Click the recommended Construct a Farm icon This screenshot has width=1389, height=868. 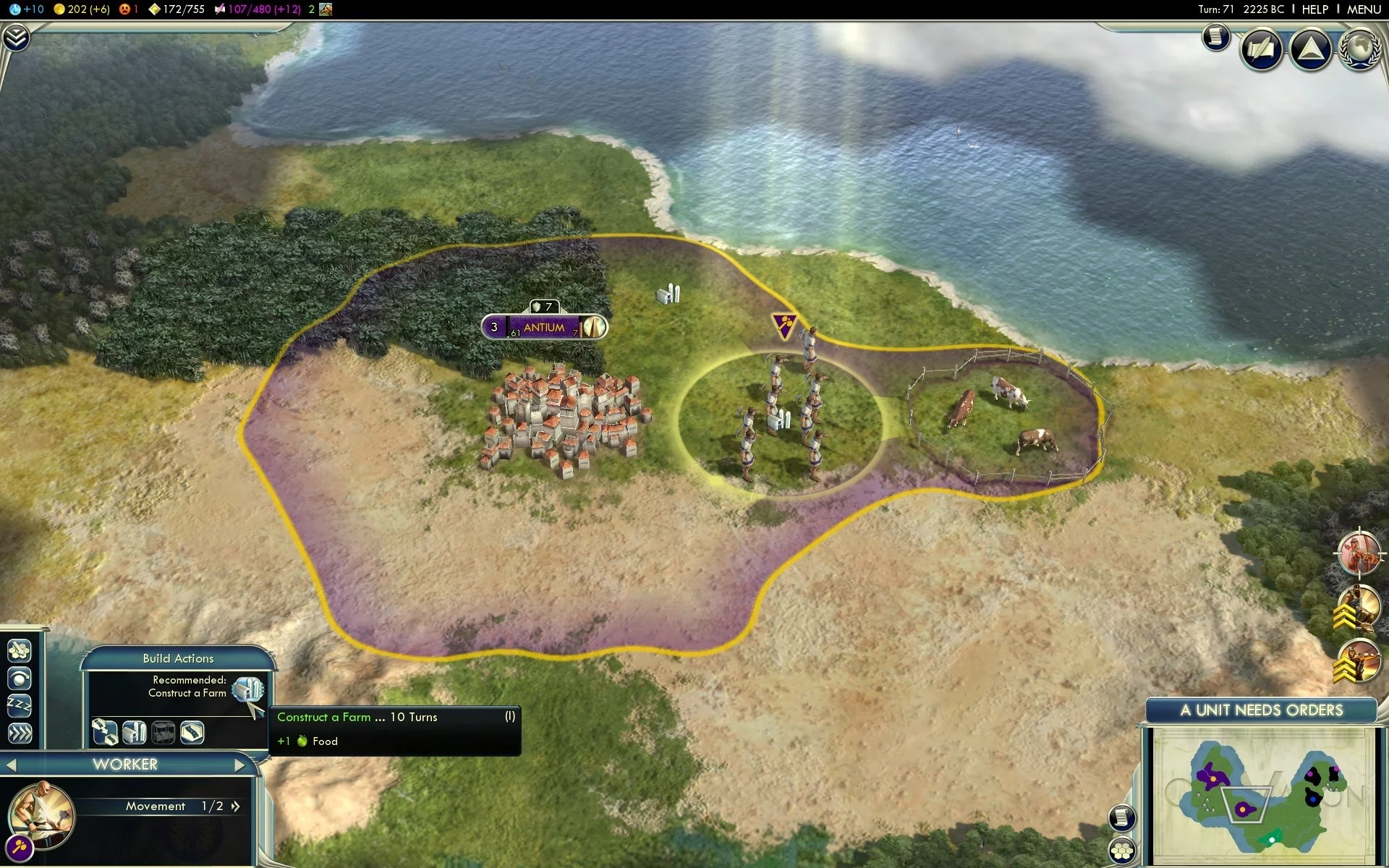pos(248,690)
